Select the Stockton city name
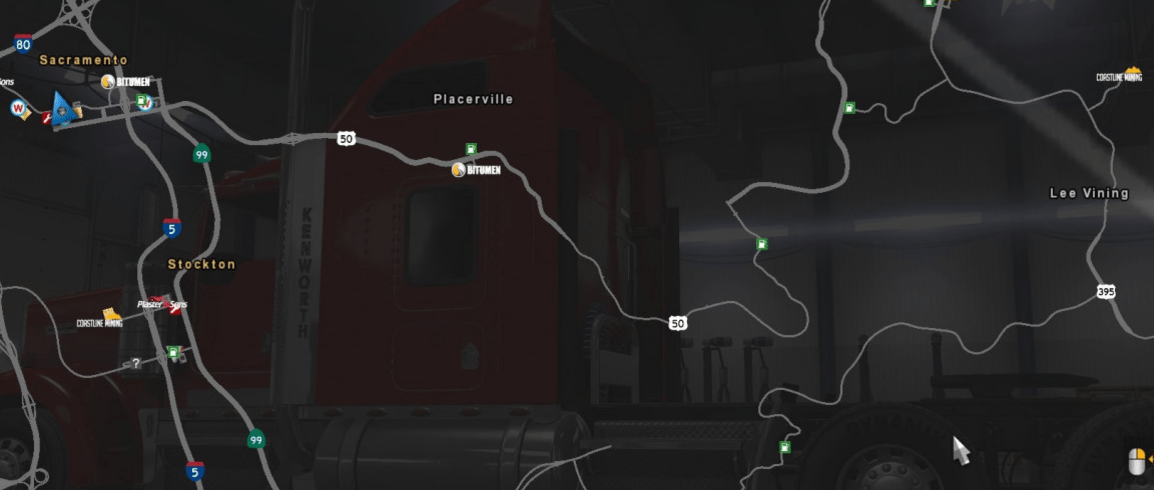The width and height of the screenshot is (1154, 490). pyautogui.click(x=201, y=264)
